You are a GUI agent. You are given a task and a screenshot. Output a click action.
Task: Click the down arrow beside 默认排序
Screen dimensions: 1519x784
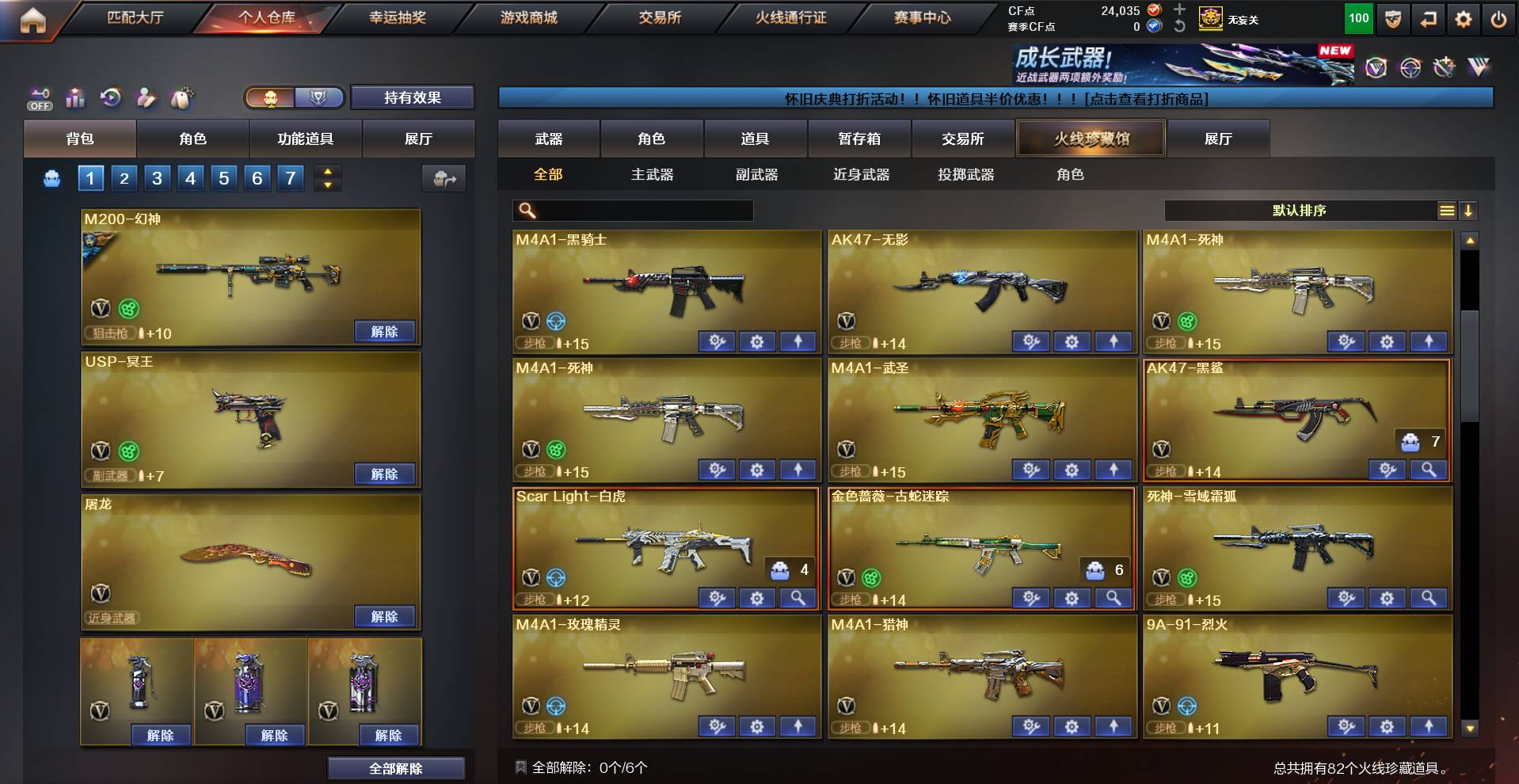pos(1469,211)
